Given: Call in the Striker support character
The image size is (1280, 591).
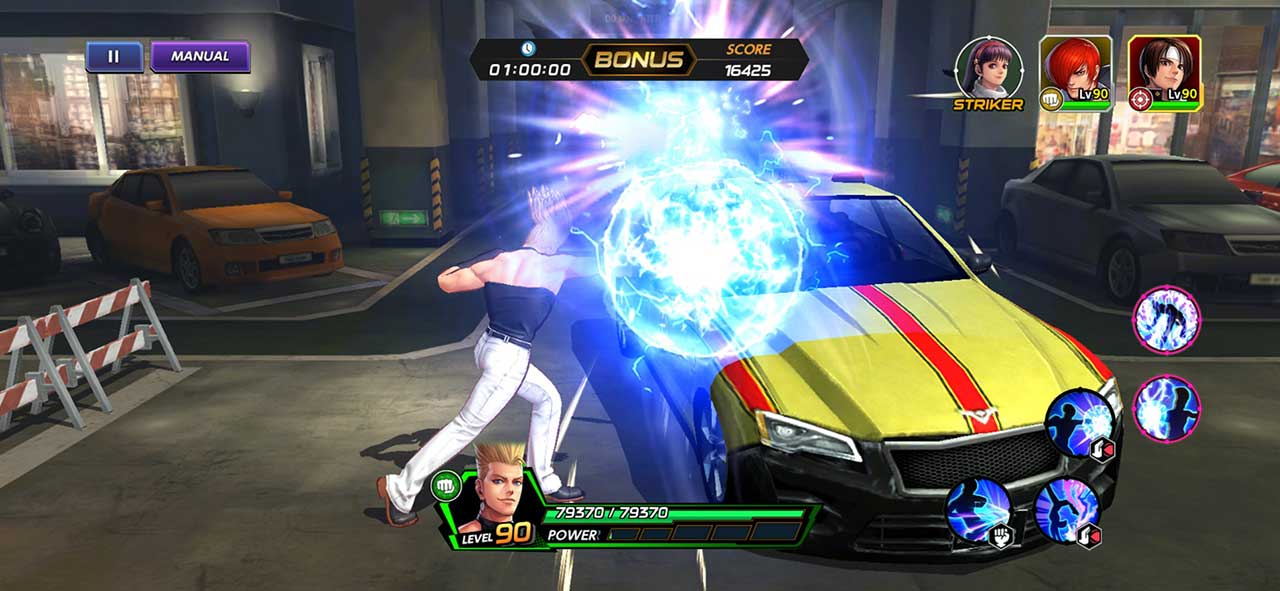Looking at the screenshot, I should click(x=988, y=68).
